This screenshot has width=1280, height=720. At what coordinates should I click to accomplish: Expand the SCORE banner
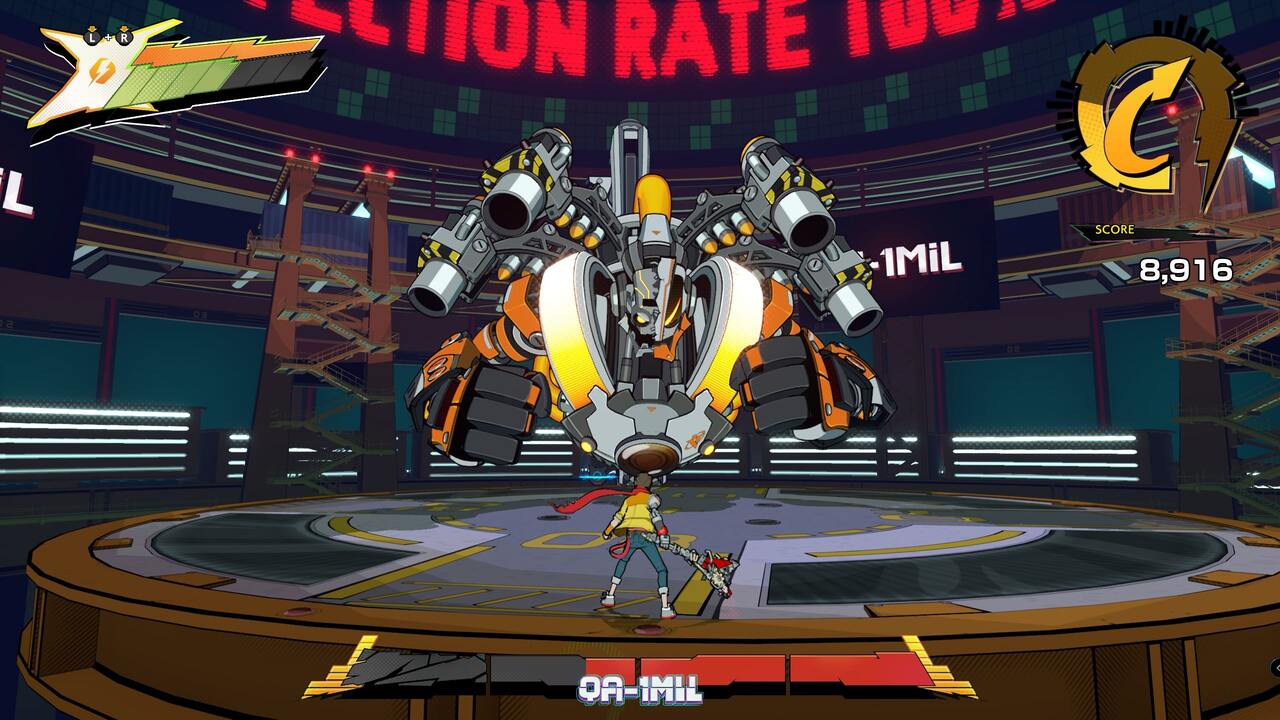point(1113,230)
